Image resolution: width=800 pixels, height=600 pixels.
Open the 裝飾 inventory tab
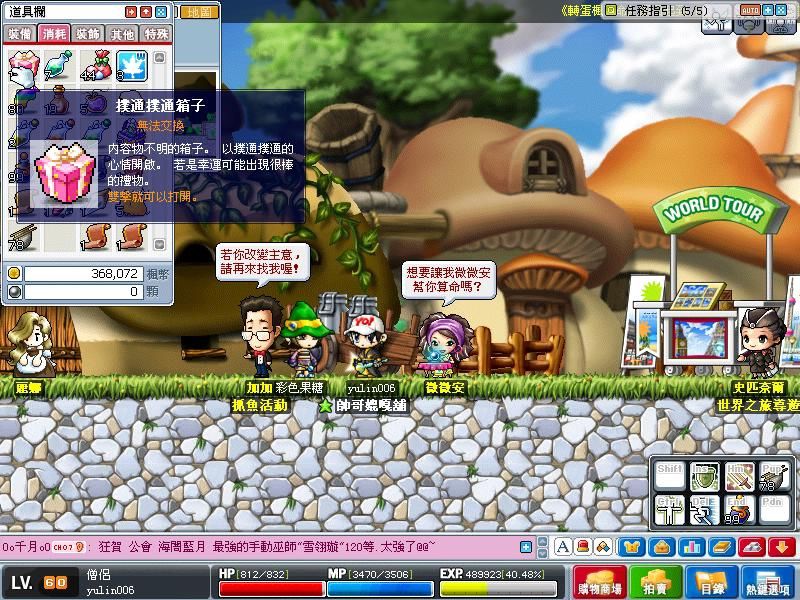tap(89, 34)
